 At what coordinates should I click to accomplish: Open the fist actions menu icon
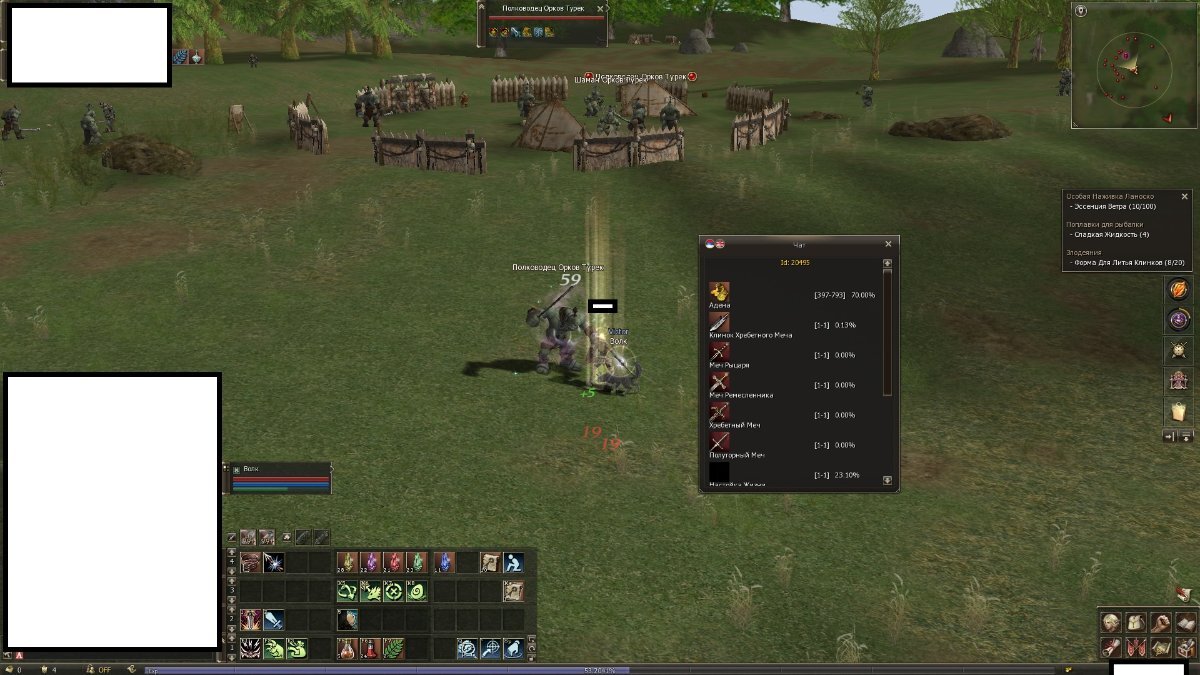1159,622
